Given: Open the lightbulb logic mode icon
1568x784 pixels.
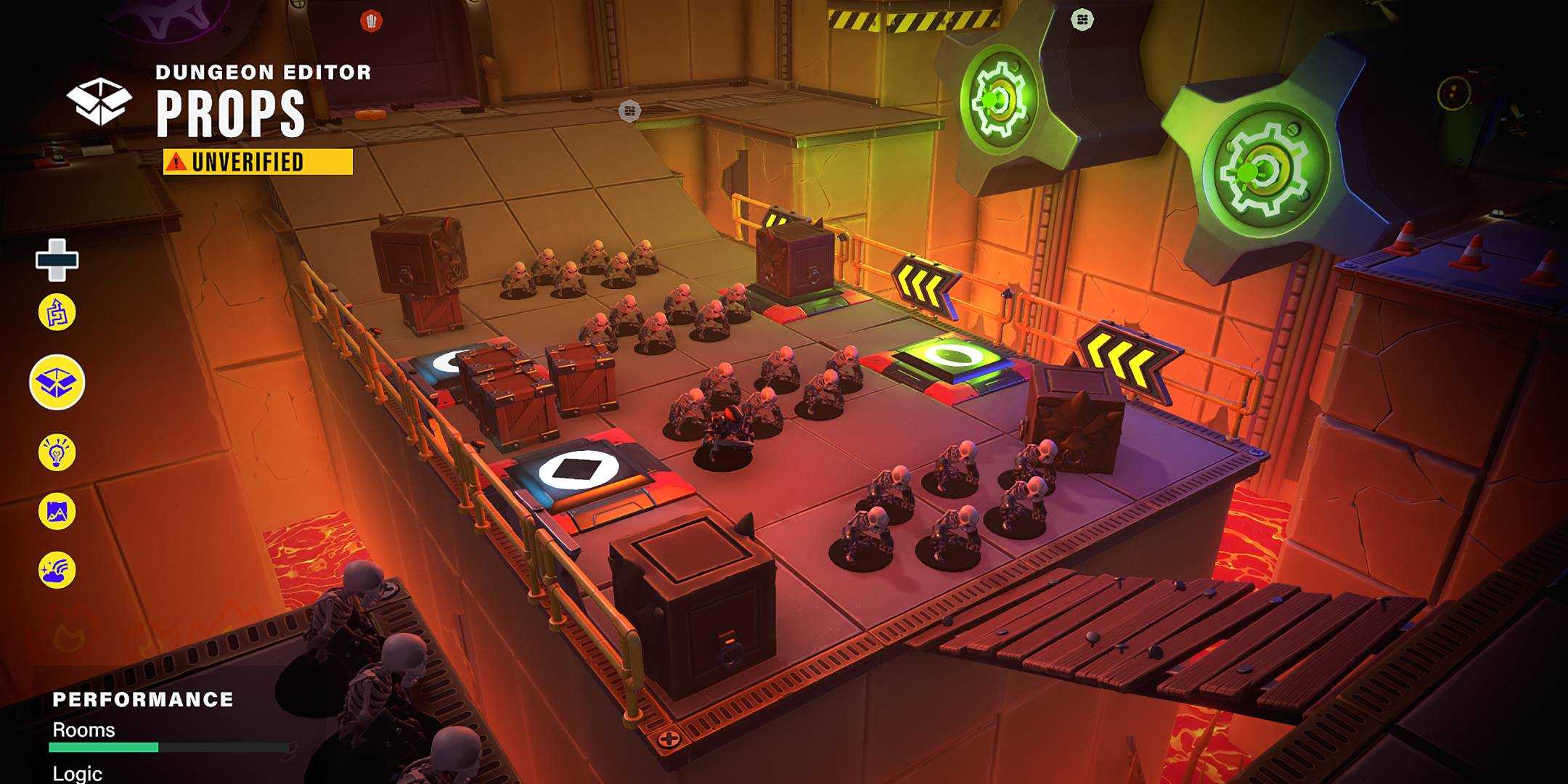Looking at the screenshot, I should point(57,452).
